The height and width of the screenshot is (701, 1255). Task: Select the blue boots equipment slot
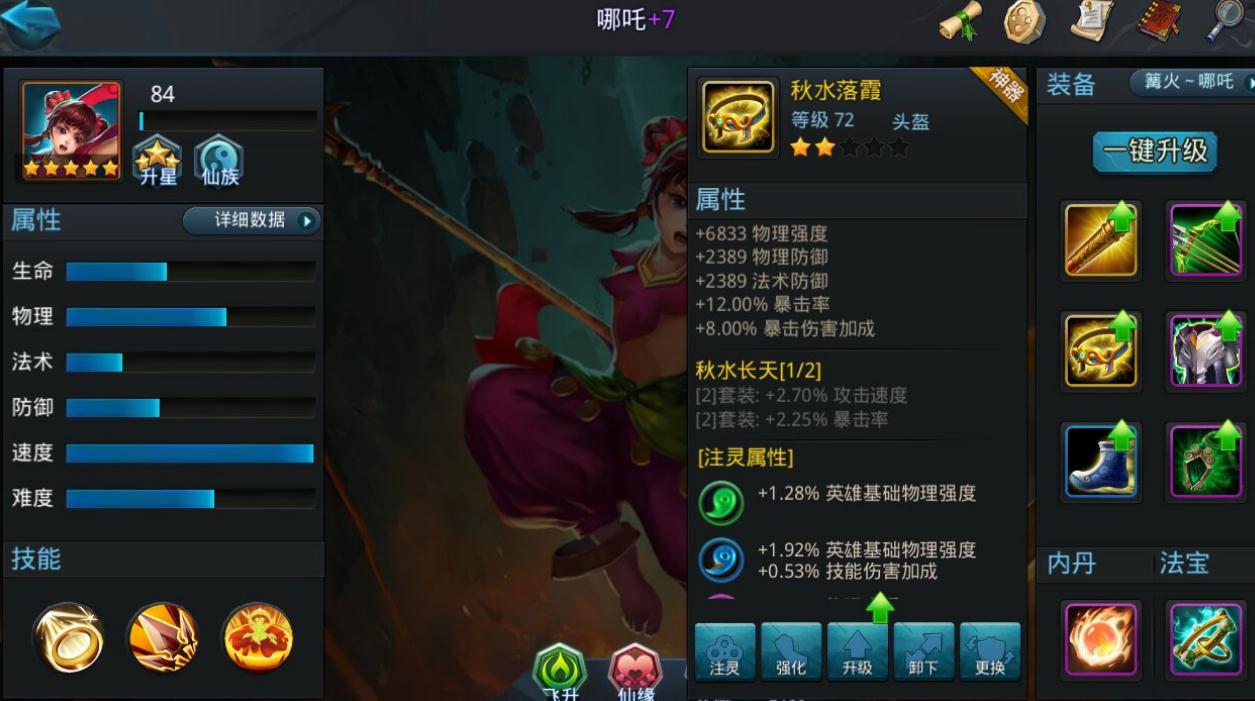(x=1100, y=460)
